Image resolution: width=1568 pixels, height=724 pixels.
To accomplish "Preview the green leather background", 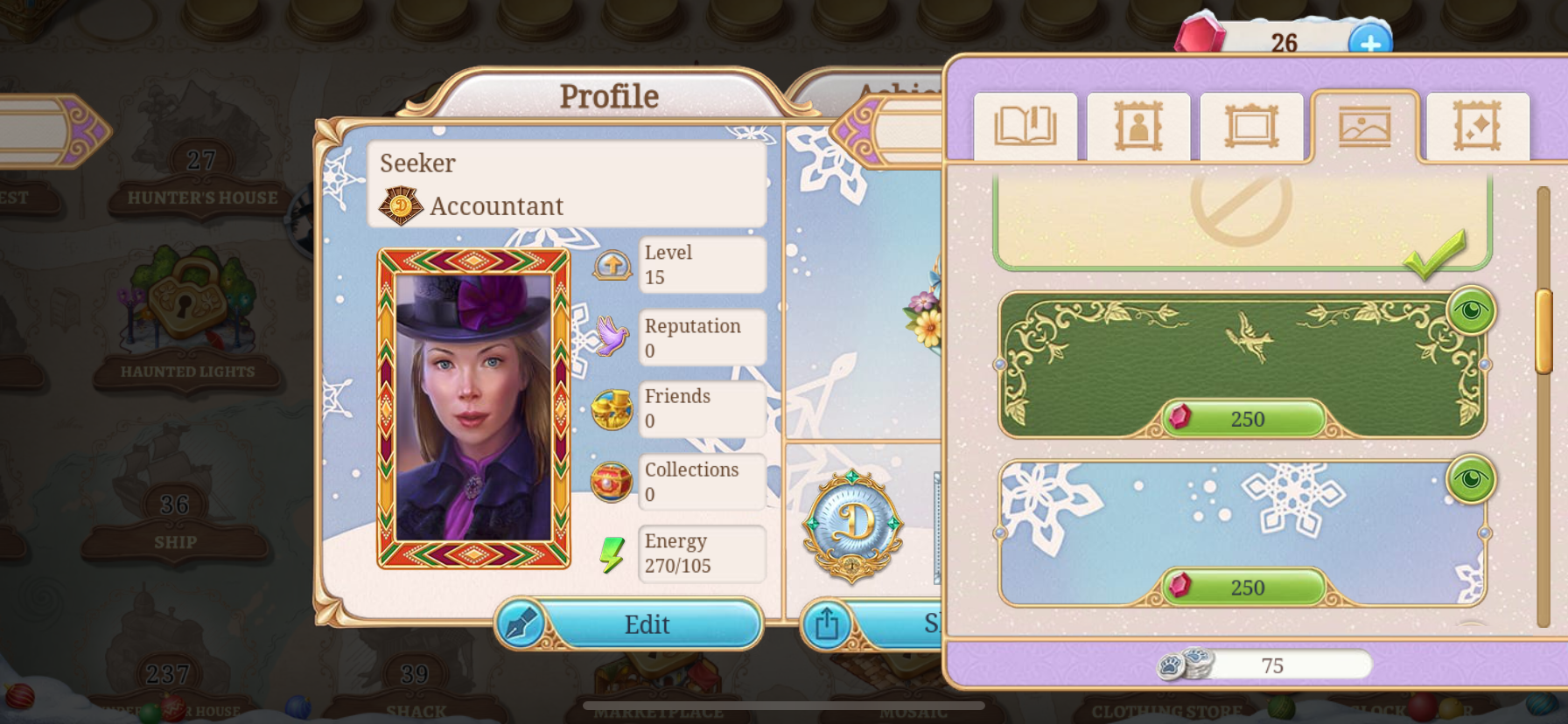I will click(x=1471, y=310).
